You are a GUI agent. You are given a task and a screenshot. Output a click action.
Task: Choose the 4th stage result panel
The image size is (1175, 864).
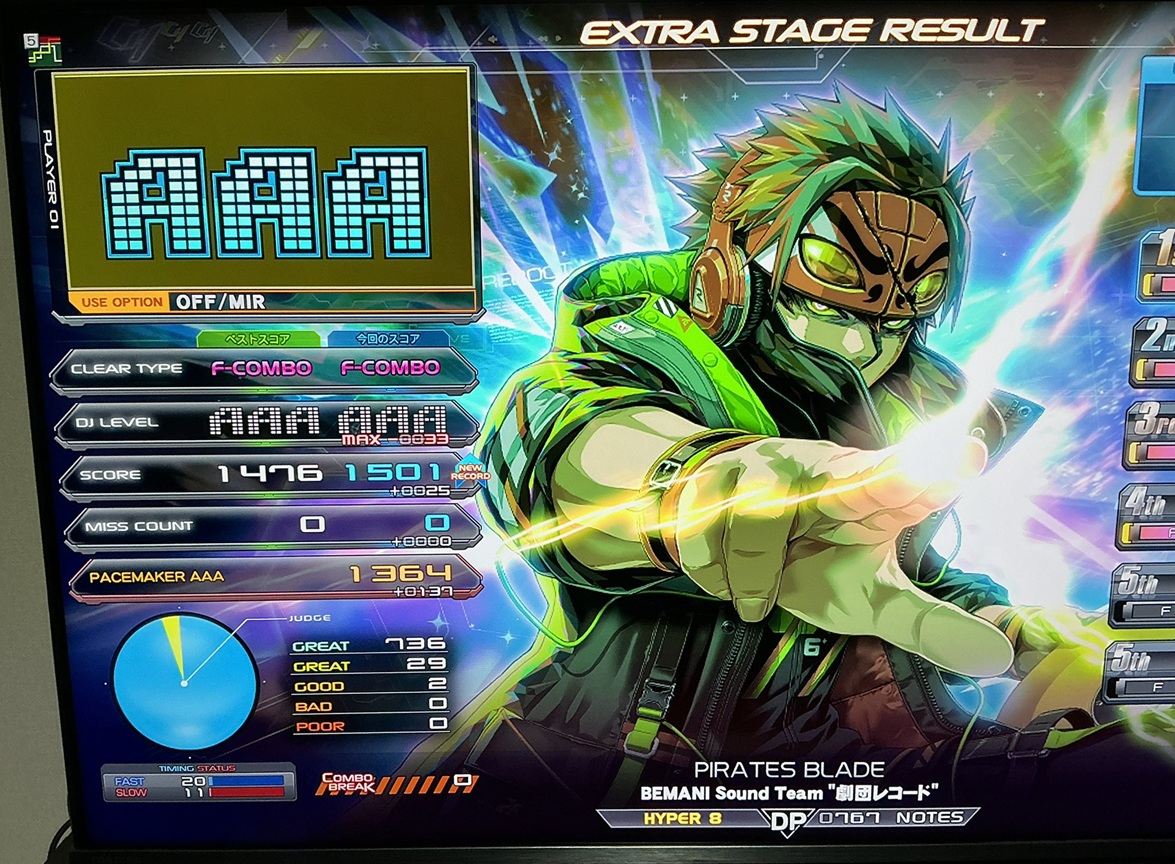coord(1152,516)
